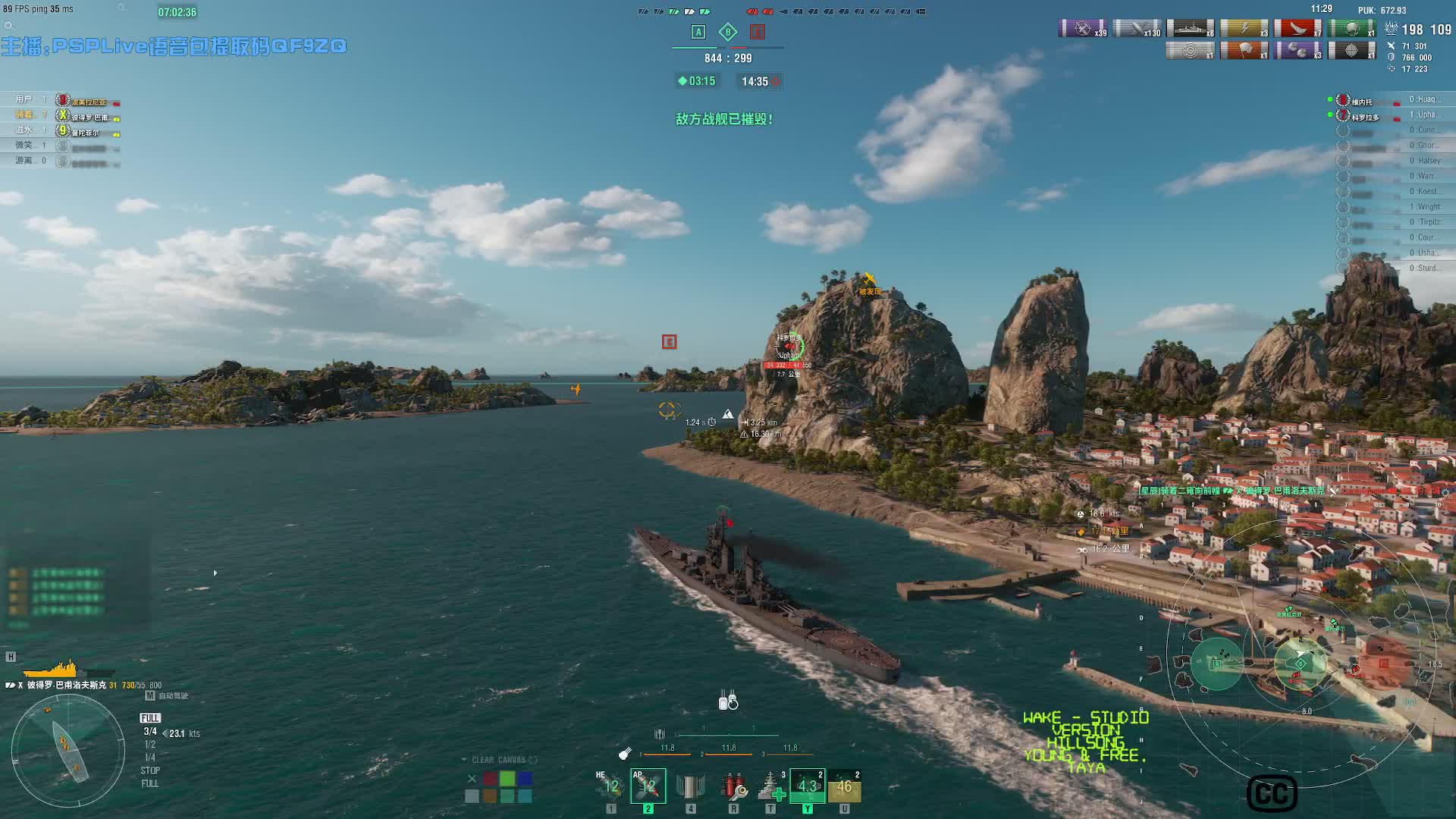The image size is (1456, 819).
Task: Click the Clear Canvas button
Action: [499, 760]
